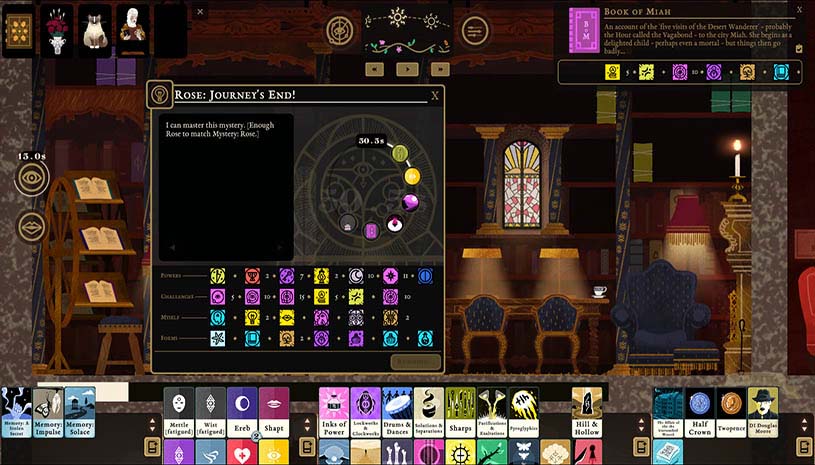Select the Half Crown coin card
Screen dimensions: 815x465
(700, 411)
